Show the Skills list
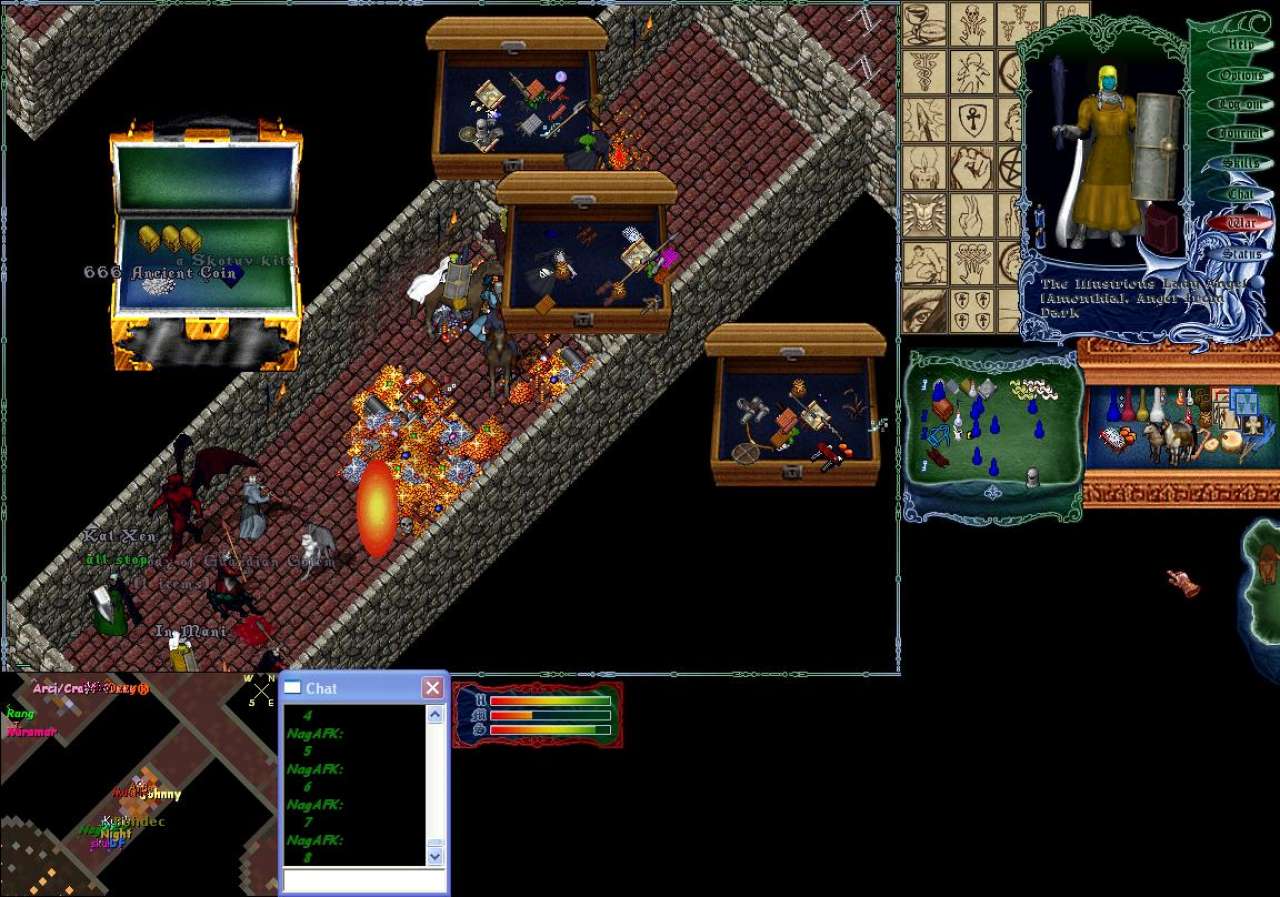 (x=1241, y=163)
